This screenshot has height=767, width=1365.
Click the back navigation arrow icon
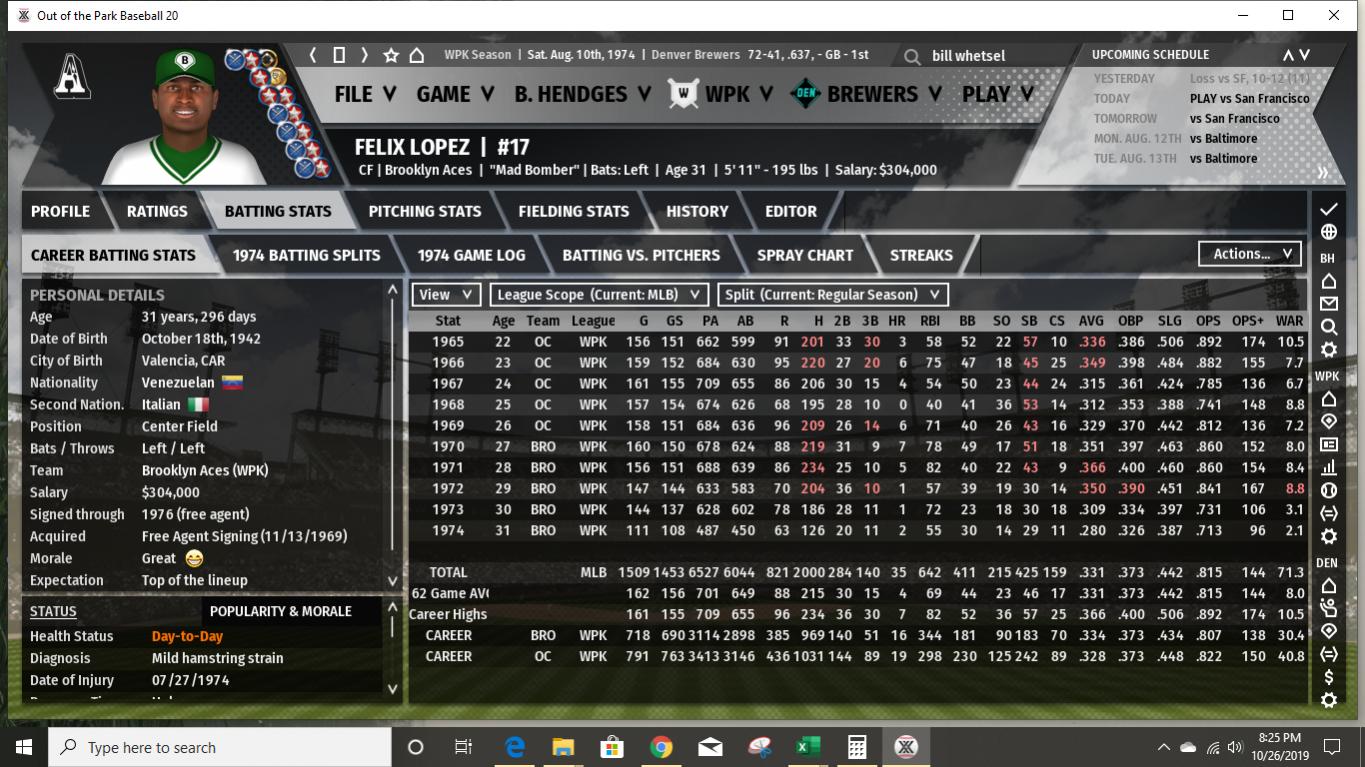[311, 57]
